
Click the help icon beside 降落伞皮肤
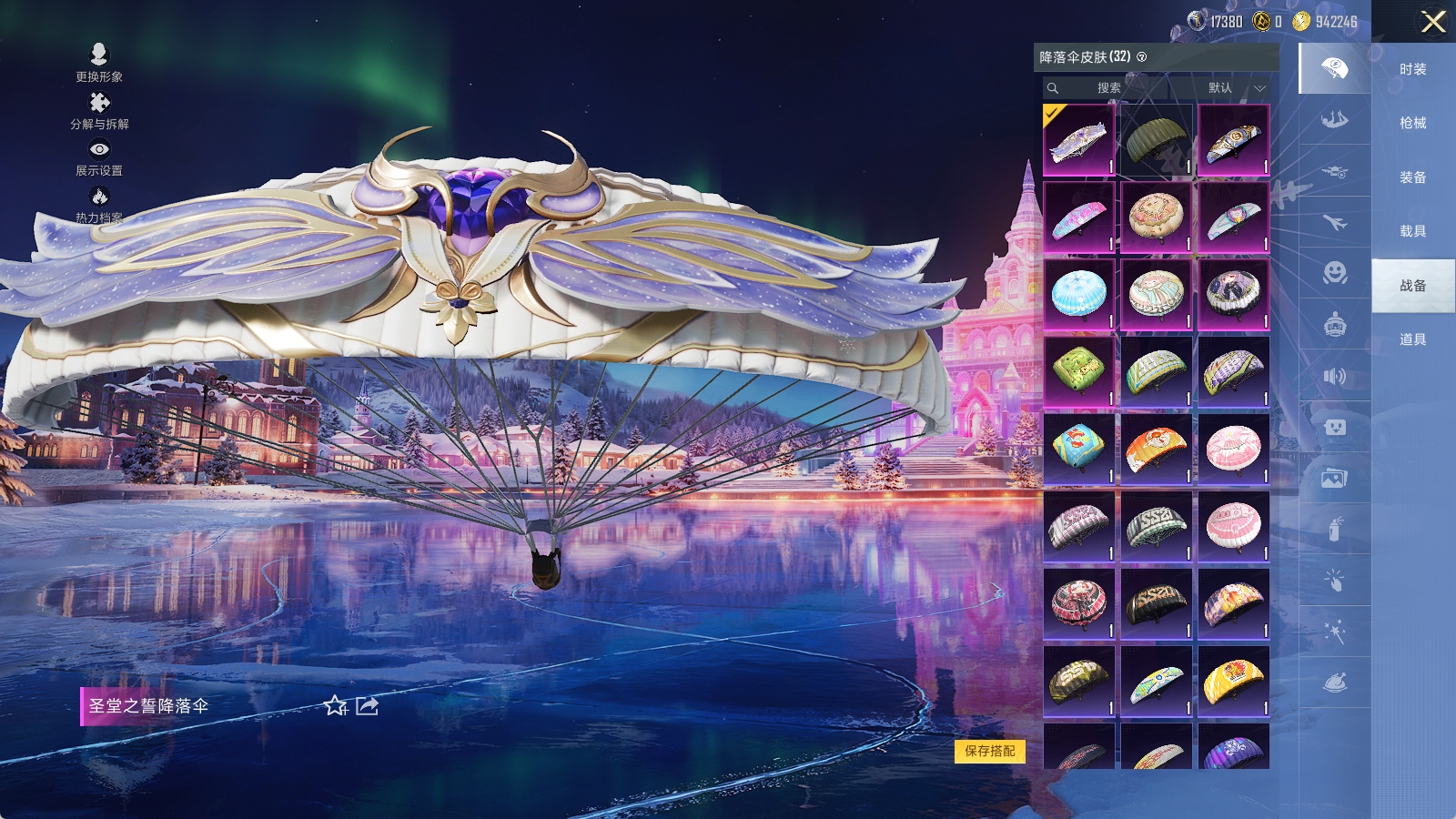click(1142, 57)
